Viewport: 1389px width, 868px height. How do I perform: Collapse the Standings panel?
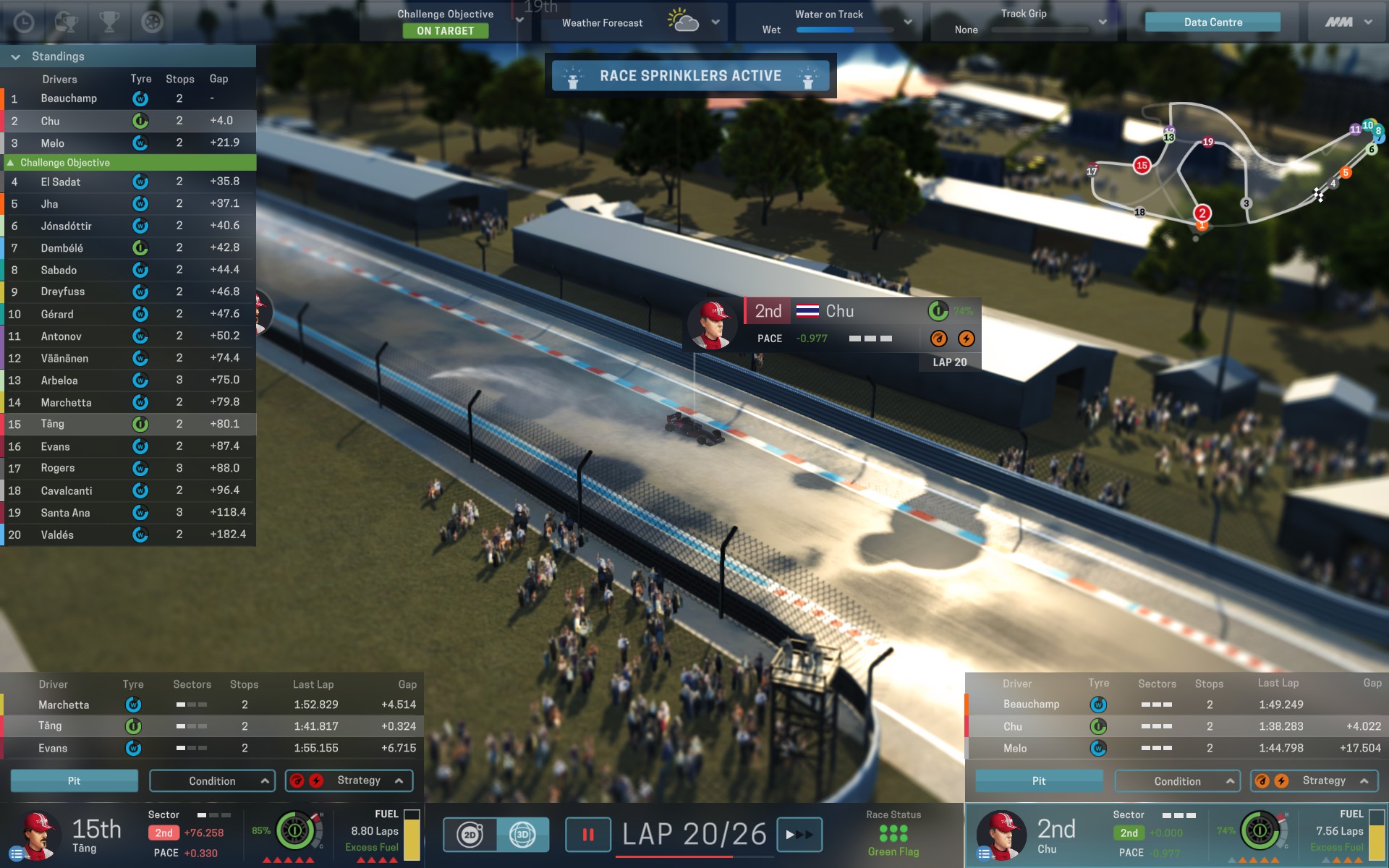click(x=15, y=56)
